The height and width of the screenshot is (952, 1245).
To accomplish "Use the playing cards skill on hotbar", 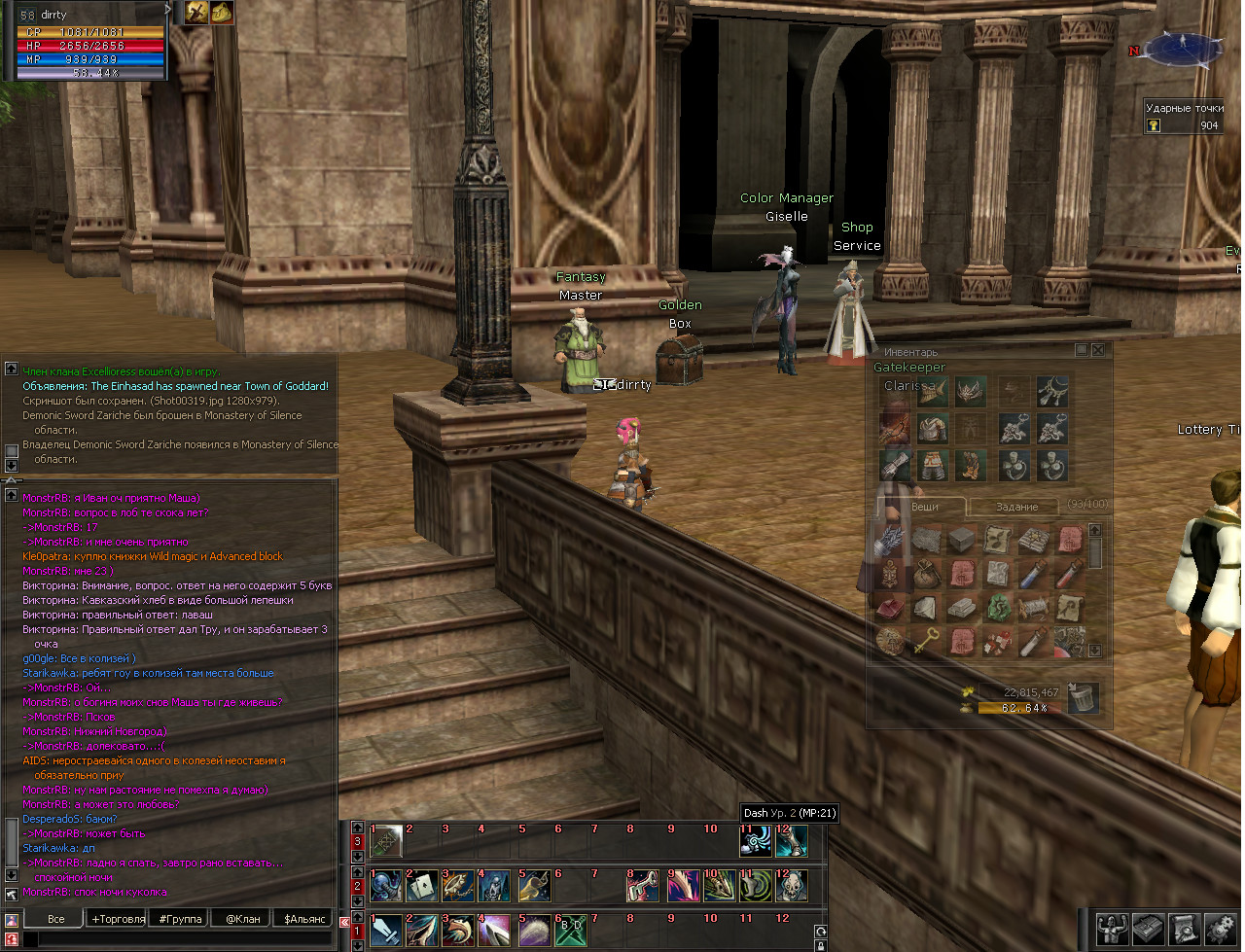I will 422,886.
